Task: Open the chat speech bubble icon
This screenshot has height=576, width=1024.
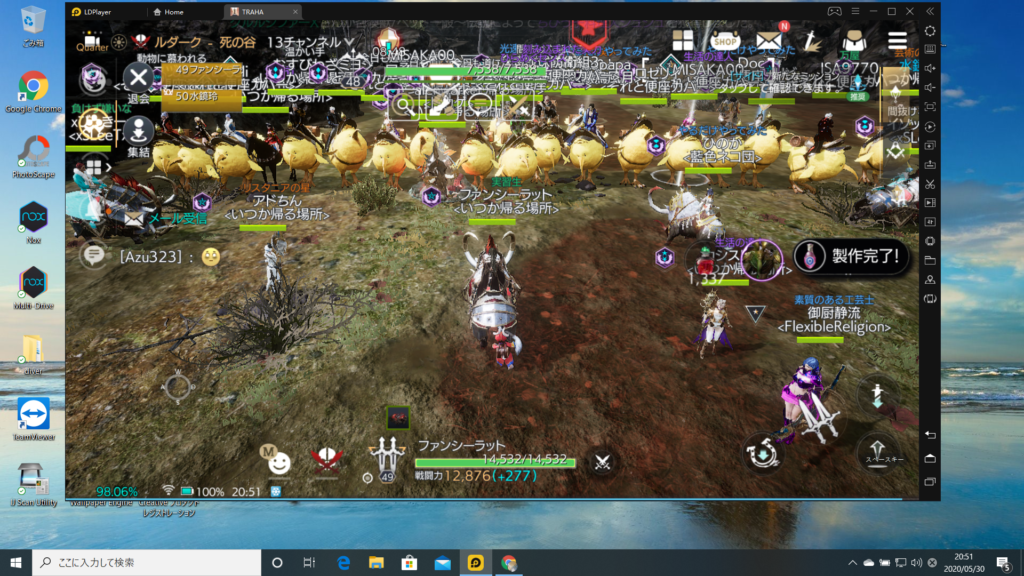Action: 94,256
